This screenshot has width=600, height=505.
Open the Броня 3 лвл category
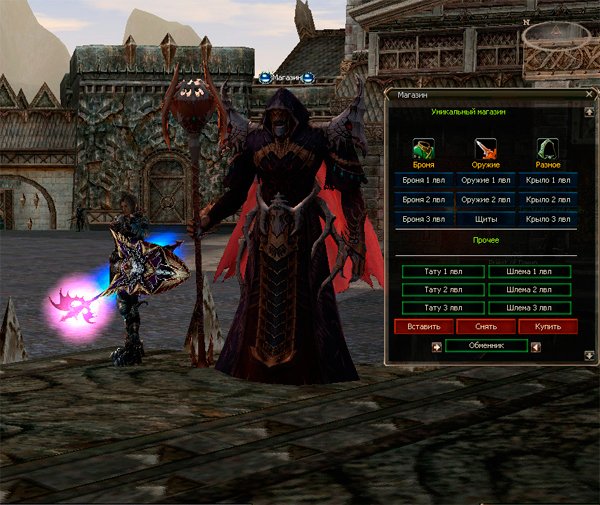423,218
